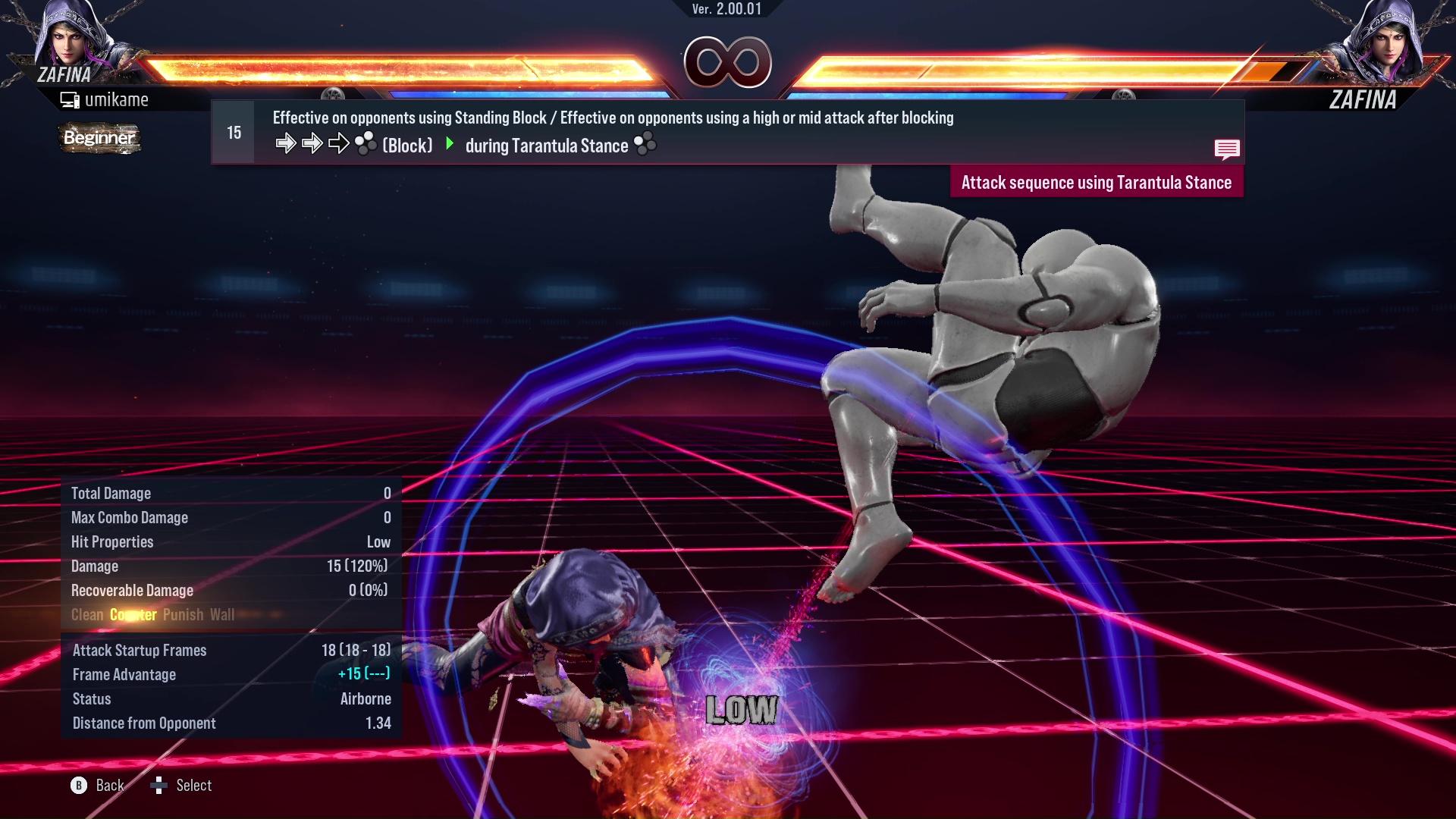Toggle the Punish indicator option
Screen dimensions: 1456x819
tap(182, 615)
